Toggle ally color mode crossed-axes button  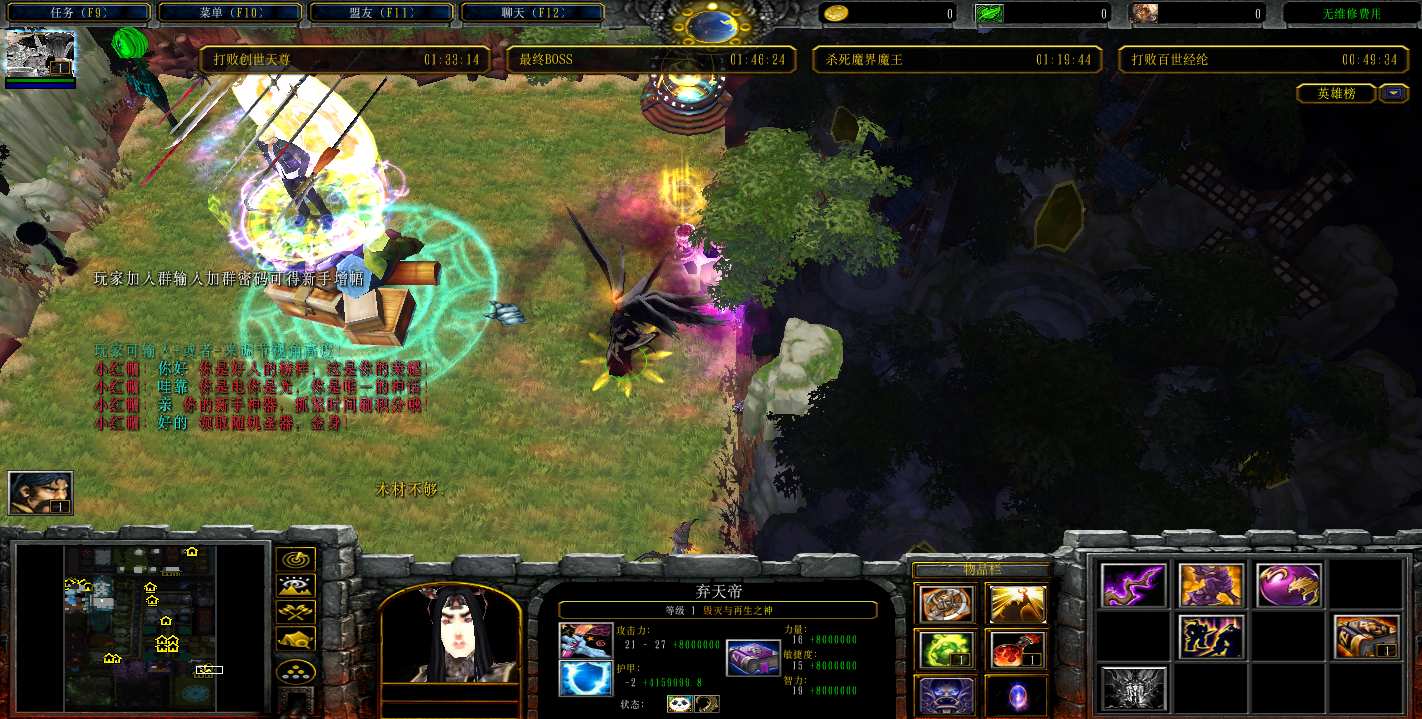tap(296, 613)
